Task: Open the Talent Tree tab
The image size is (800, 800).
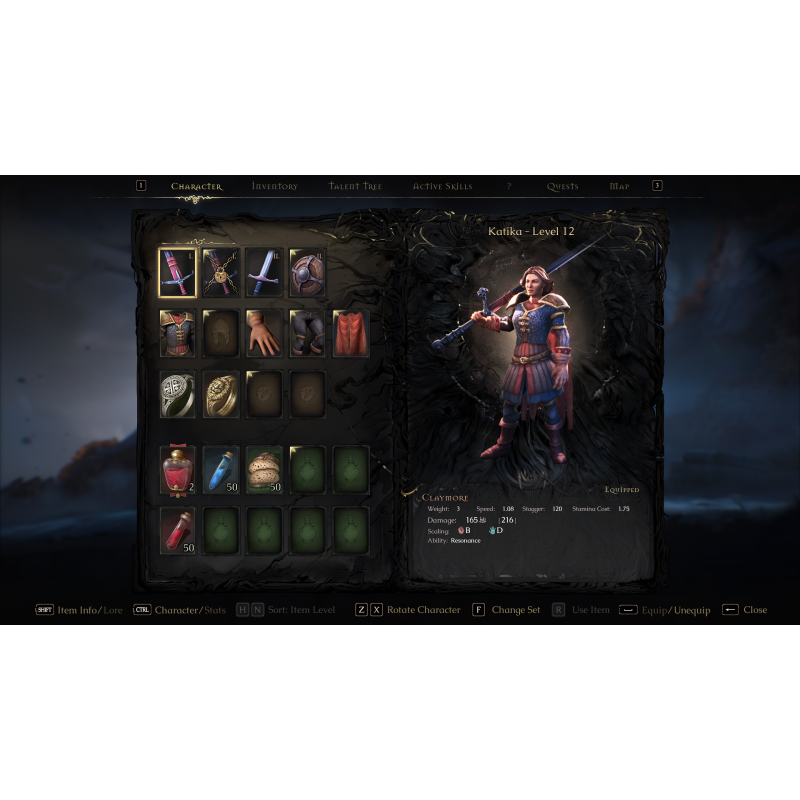Action: [355, 186]
